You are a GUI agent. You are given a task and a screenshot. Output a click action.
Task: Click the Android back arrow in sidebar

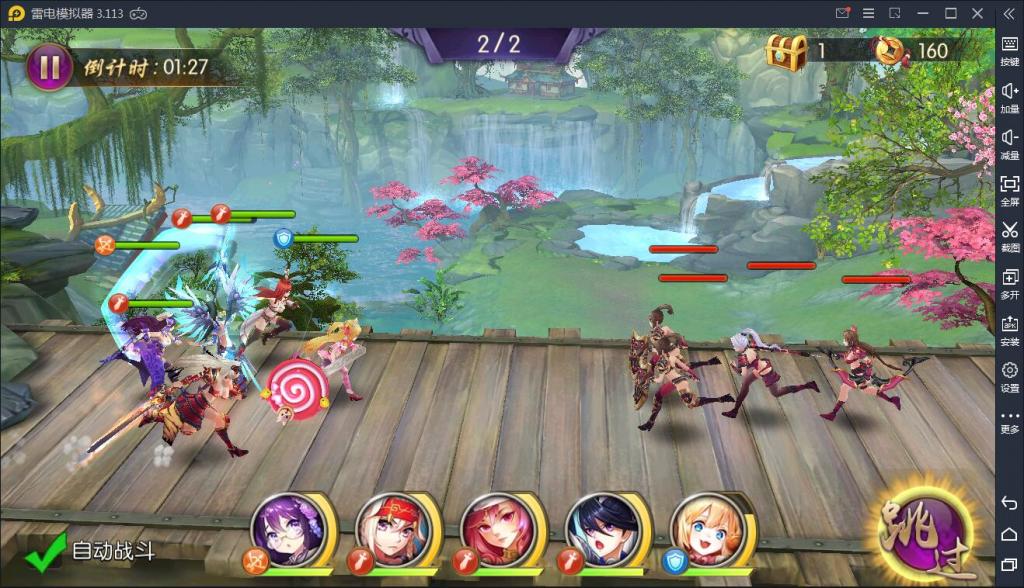[x=1009, y=503]
